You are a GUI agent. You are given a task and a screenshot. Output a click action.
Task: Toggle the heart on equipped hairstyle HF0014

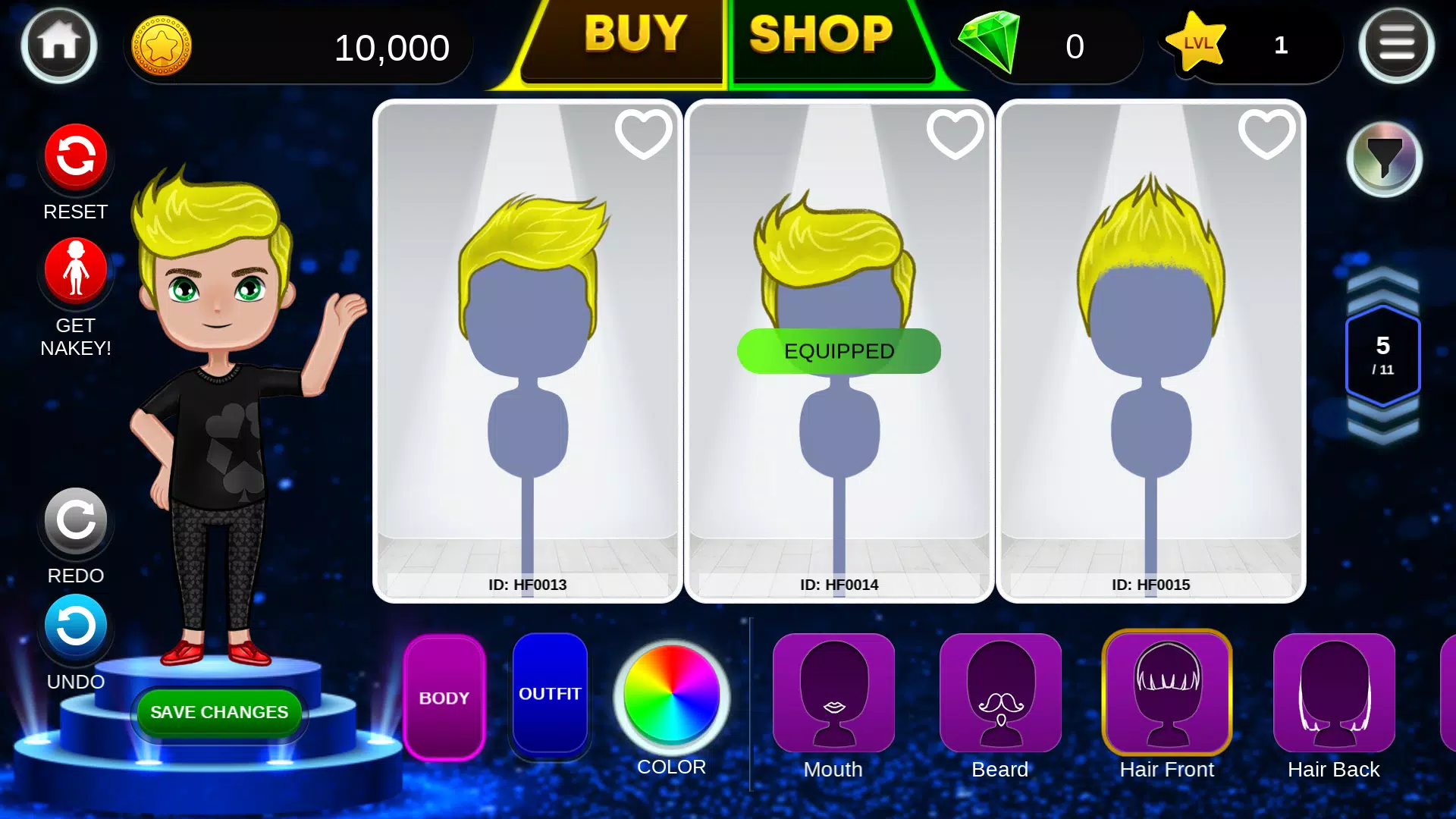(954, 132)
